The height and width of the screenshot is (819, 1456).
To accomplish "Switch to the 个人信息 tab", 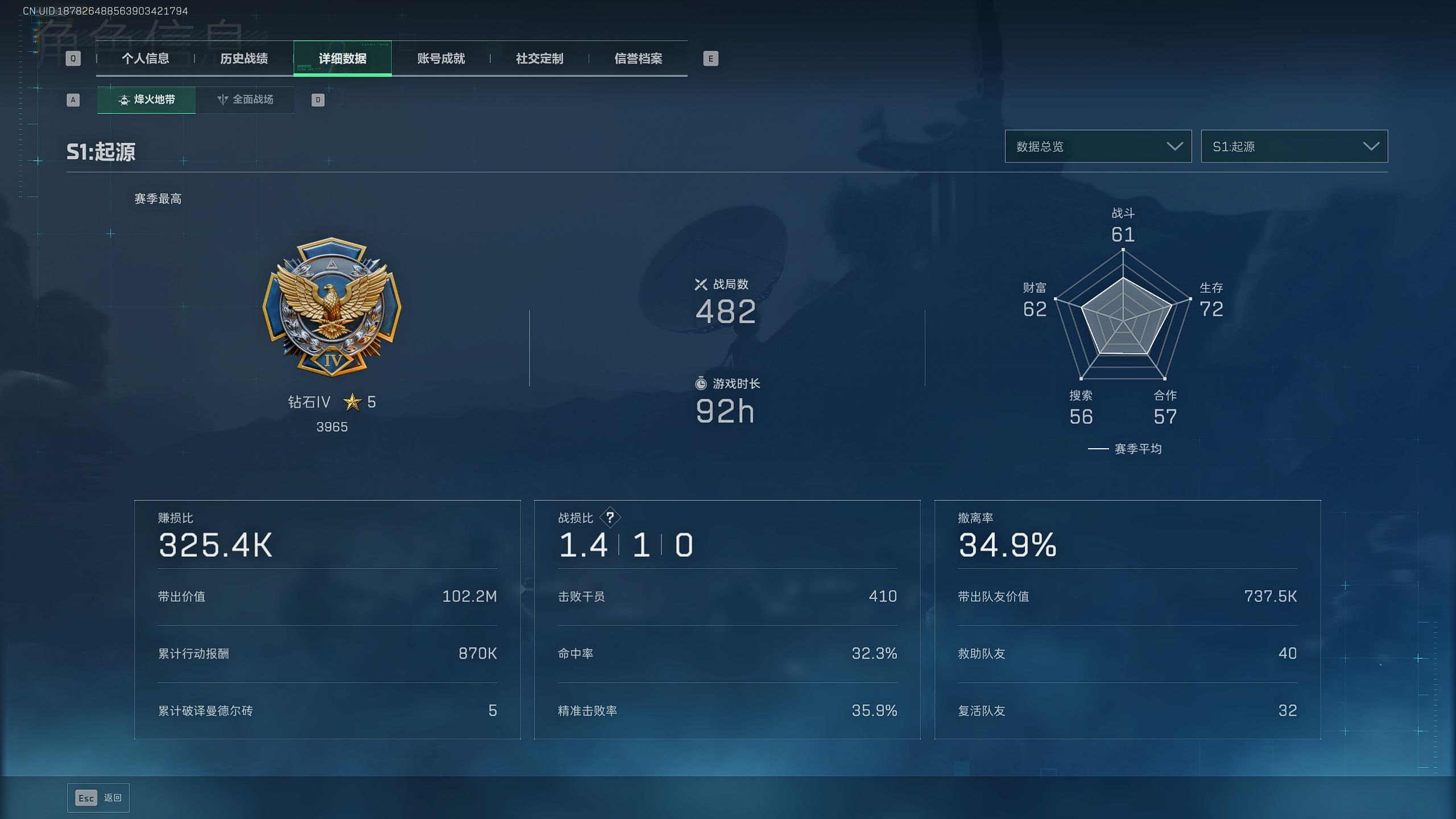I will click(145, 59).
